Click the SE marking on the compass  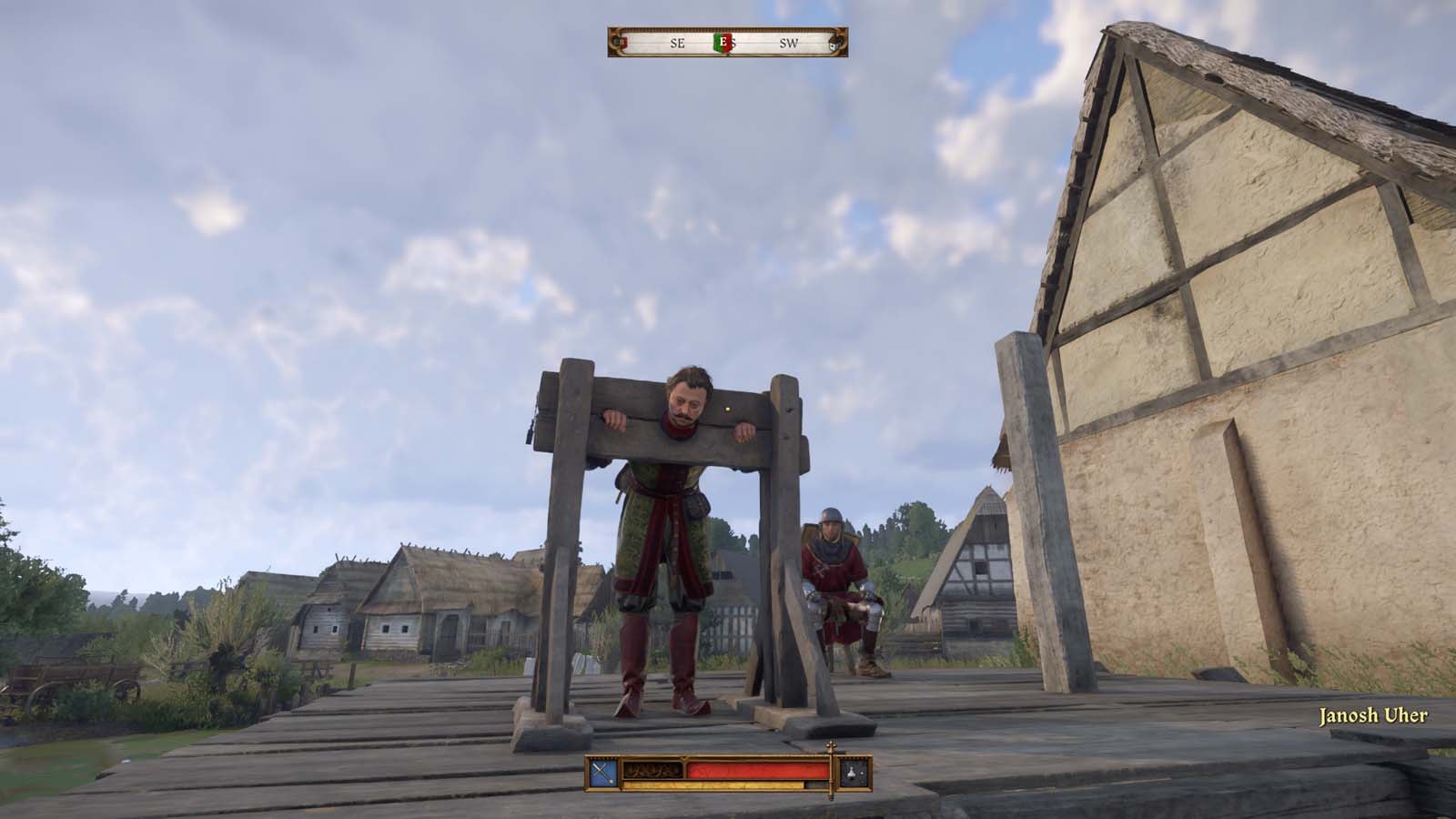pos(676,43)
